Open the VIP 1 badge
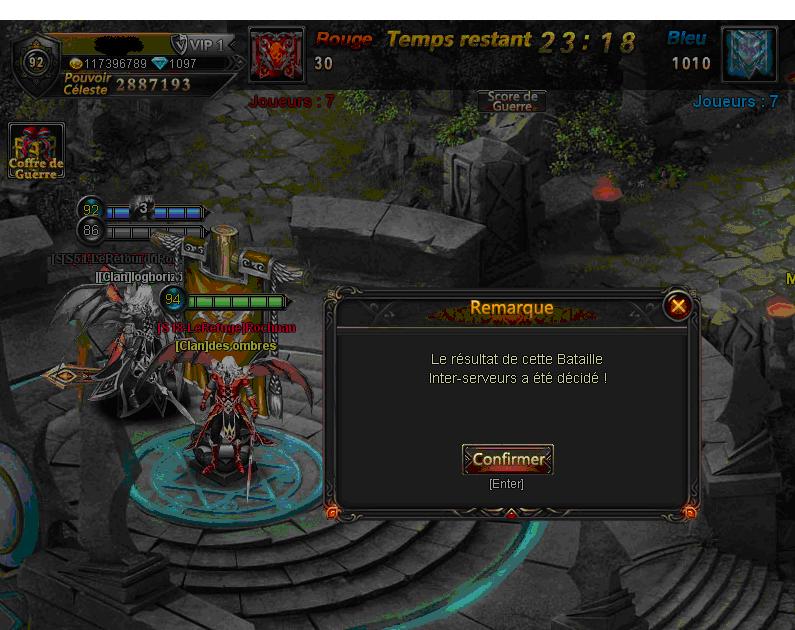795x630 pixels. [x=201, y=45]
